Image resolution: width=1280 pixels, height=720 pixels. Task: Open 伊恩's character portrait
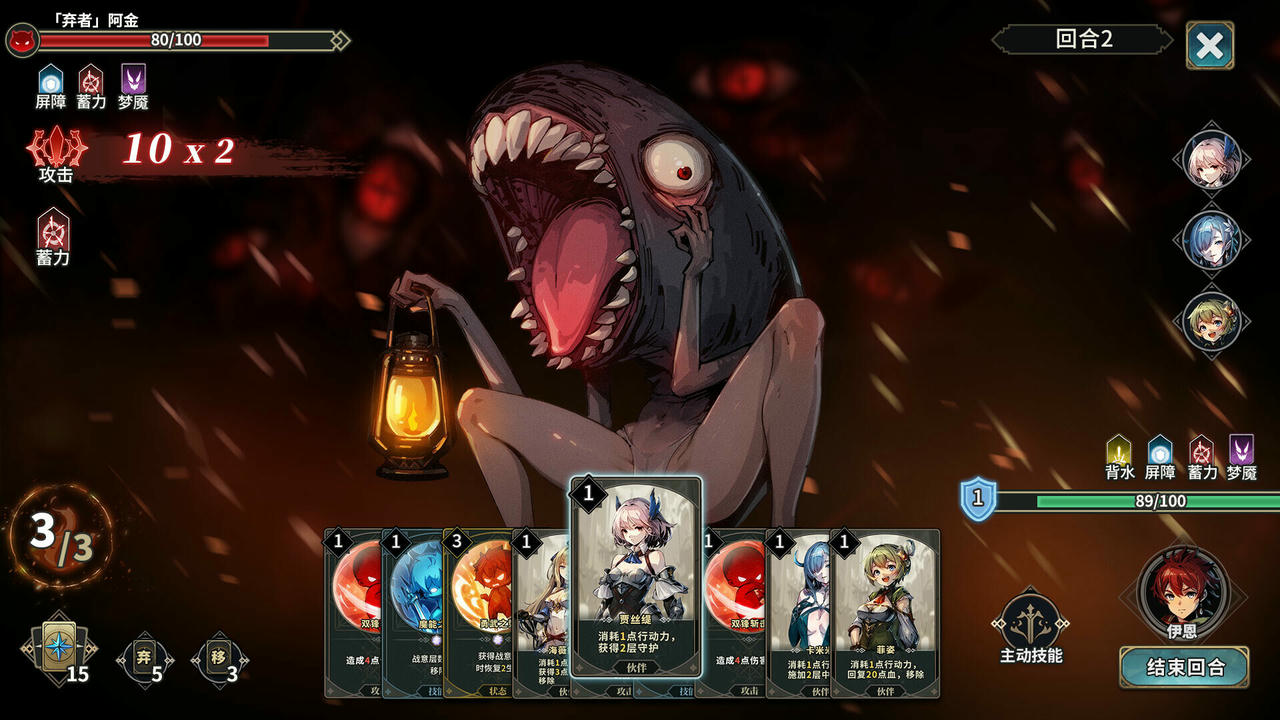click(x=1180, y=595)
